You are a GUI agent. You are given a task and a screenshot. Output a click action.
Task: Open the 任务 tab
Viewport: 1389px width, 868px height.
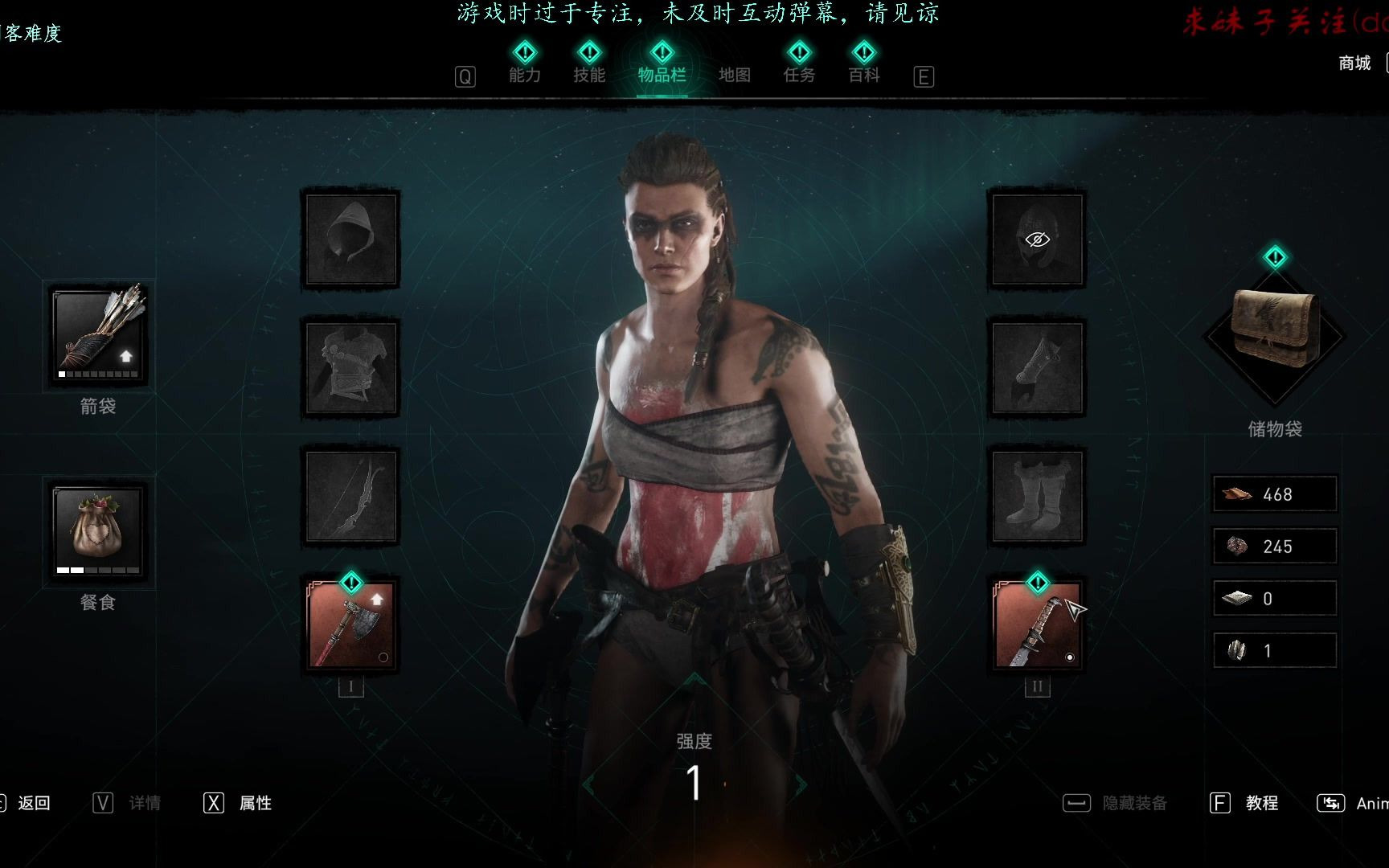799,74
